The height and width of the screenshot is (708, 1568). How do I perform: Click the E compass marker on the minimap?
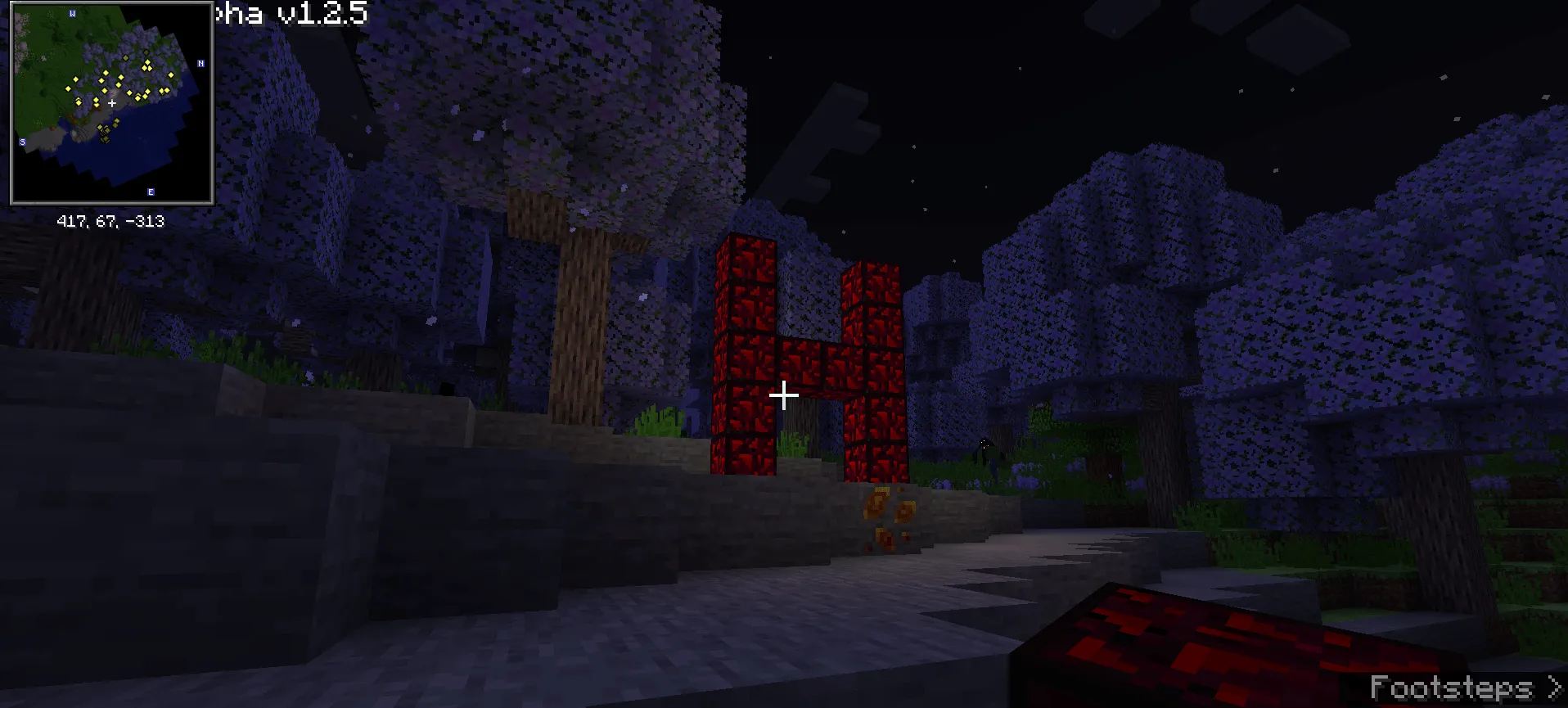tap(151, 192)
